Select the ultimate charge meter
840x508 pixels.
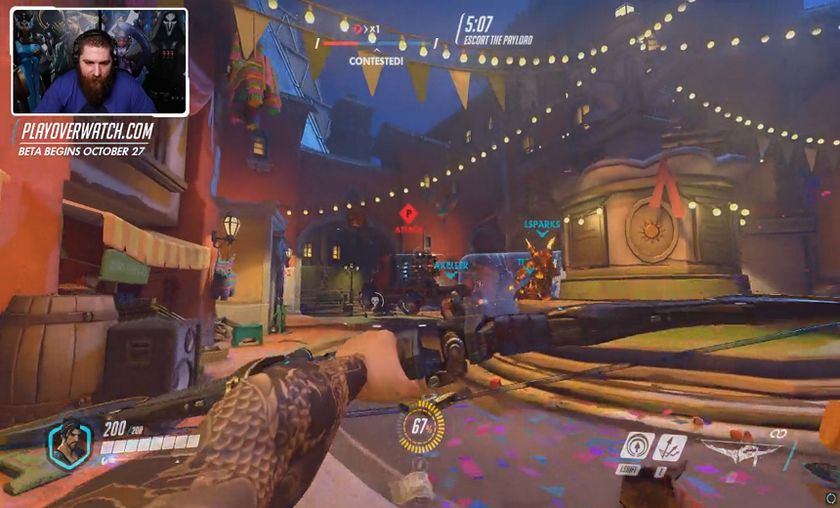pos(422,428)
